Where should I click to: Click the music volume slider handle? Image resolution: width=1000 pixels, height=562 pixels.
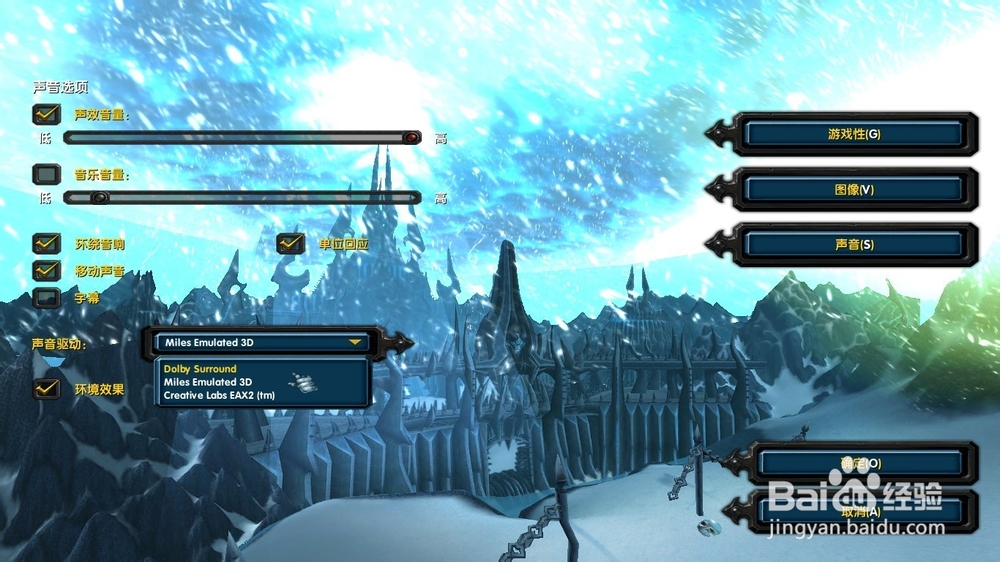click(x=98, y=198)
